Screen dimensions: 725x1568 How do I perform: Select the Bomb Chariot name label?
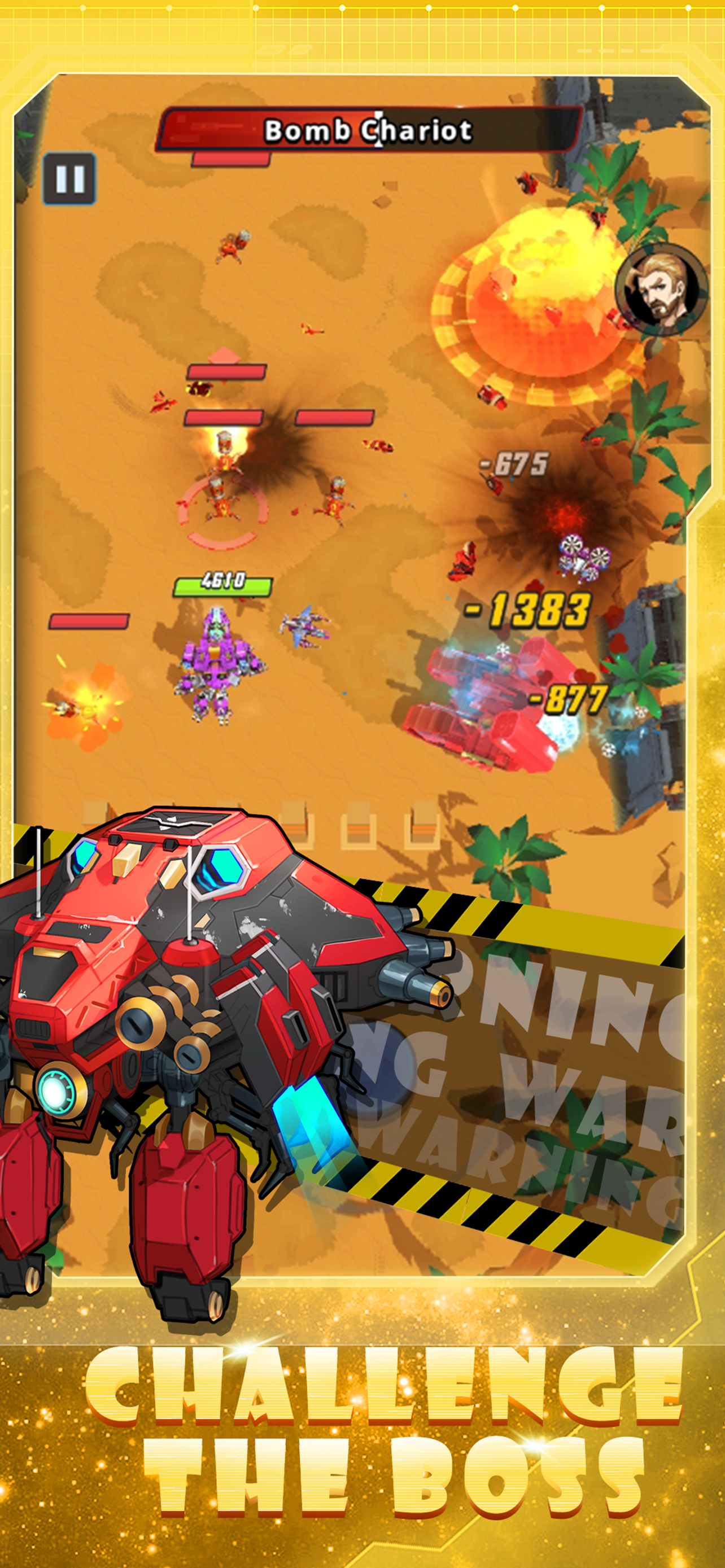[369, 129]
